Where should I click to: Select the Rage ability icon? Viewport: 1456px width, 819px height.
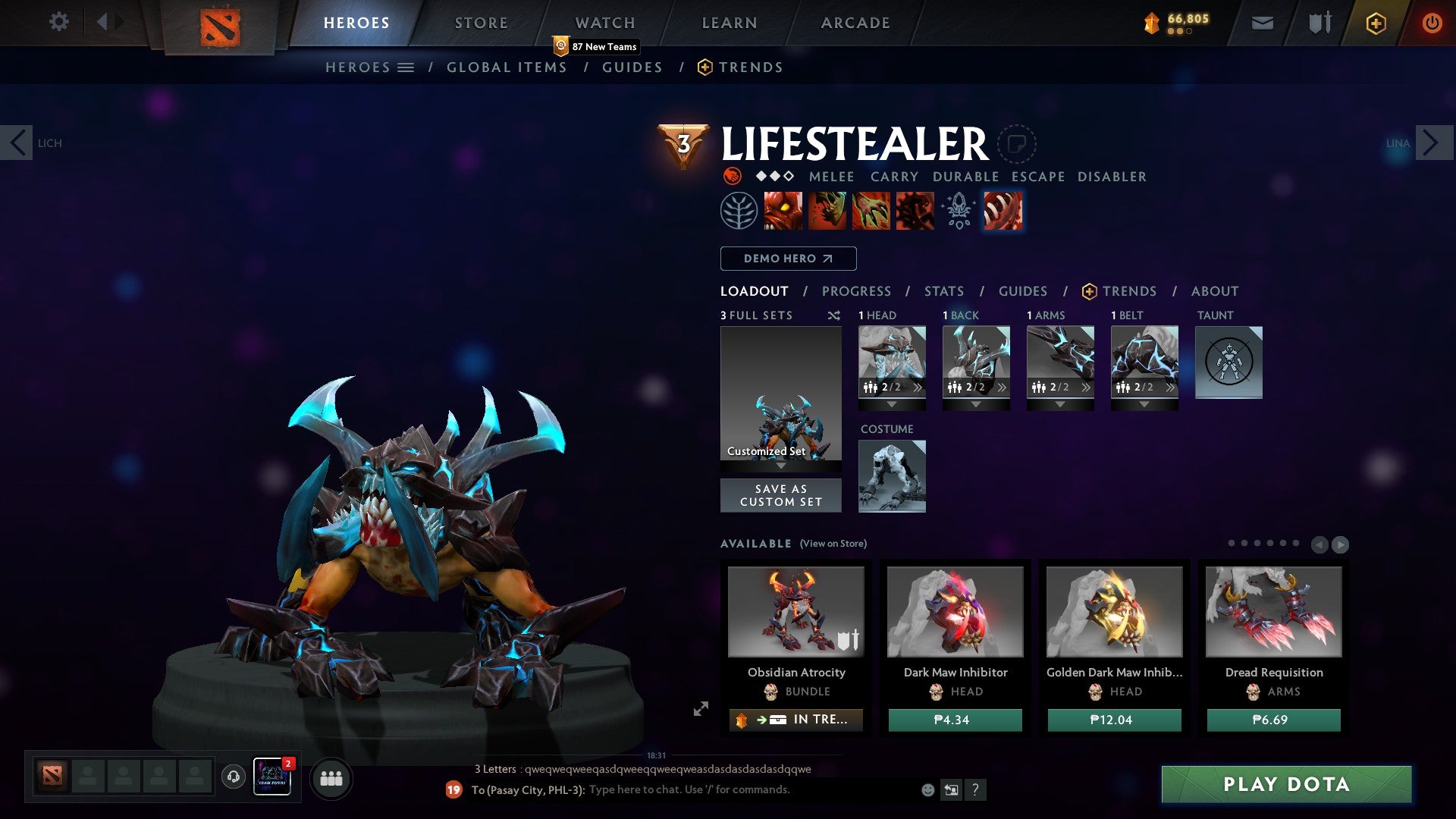781,210
